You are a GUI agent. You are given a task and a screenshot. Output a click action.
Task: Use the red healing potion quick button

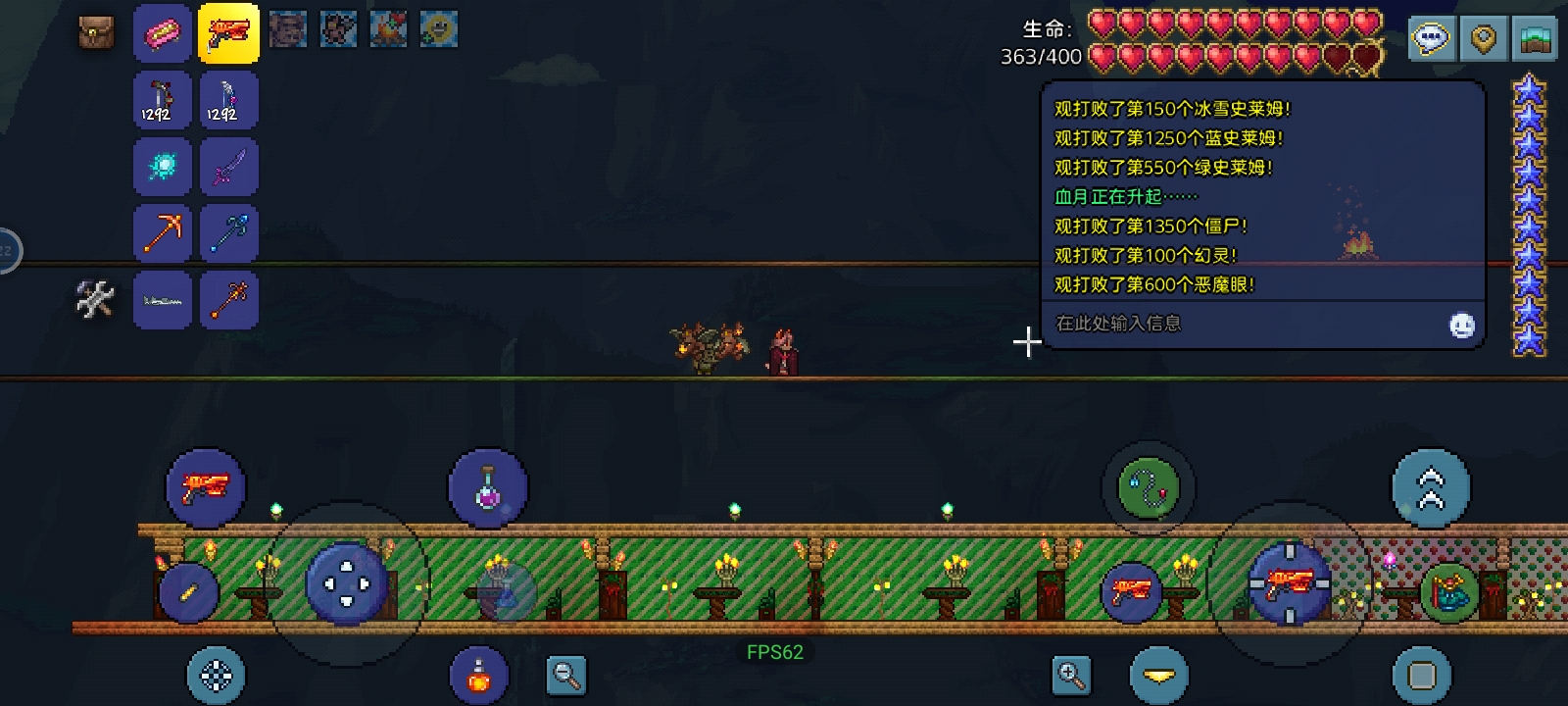tap(478, 676)
